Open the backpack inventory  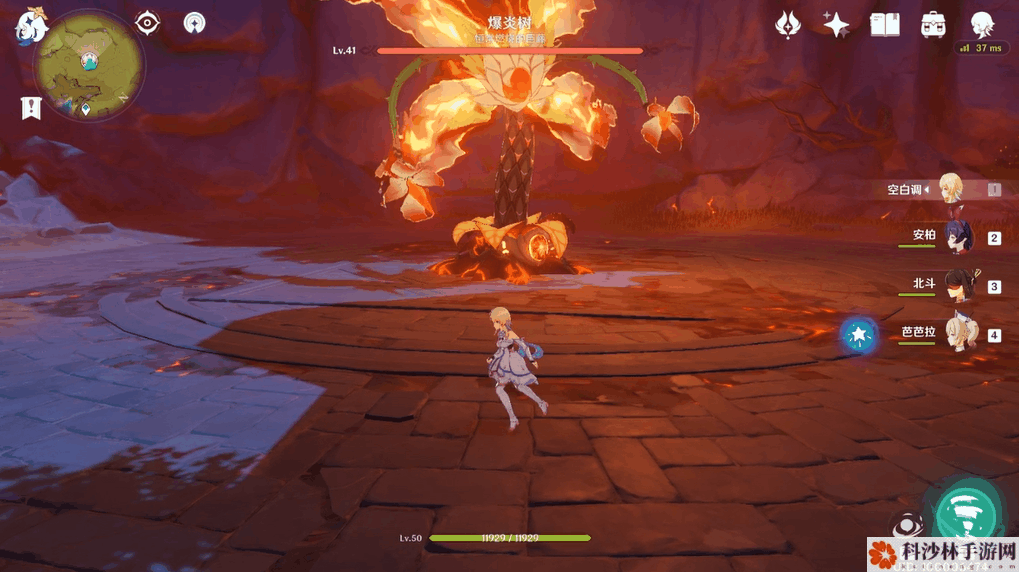tap(934, 24)
